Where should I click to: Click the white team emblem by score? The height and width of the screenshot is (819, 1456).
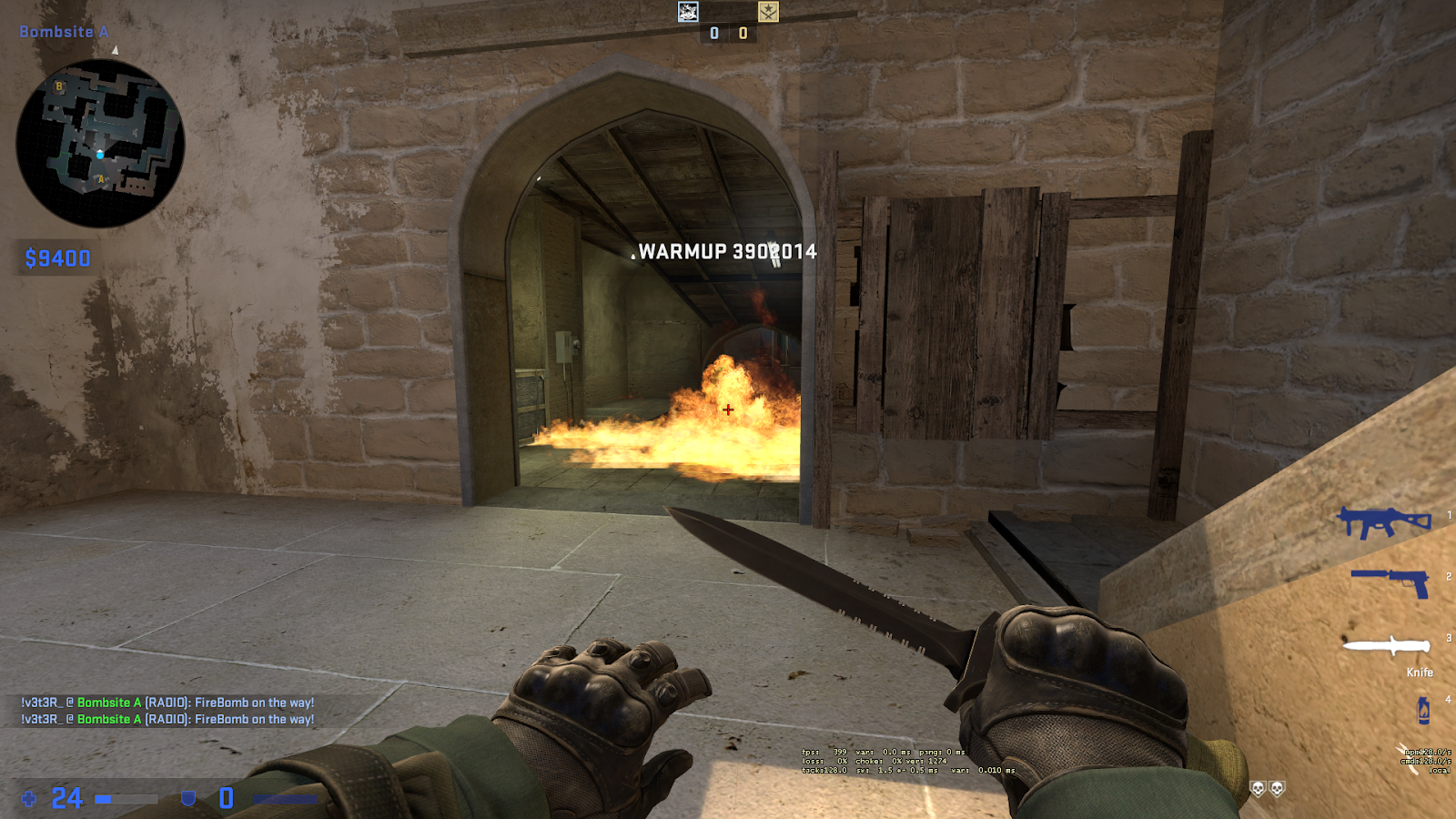pyautogui.click(x=689, y=11)
